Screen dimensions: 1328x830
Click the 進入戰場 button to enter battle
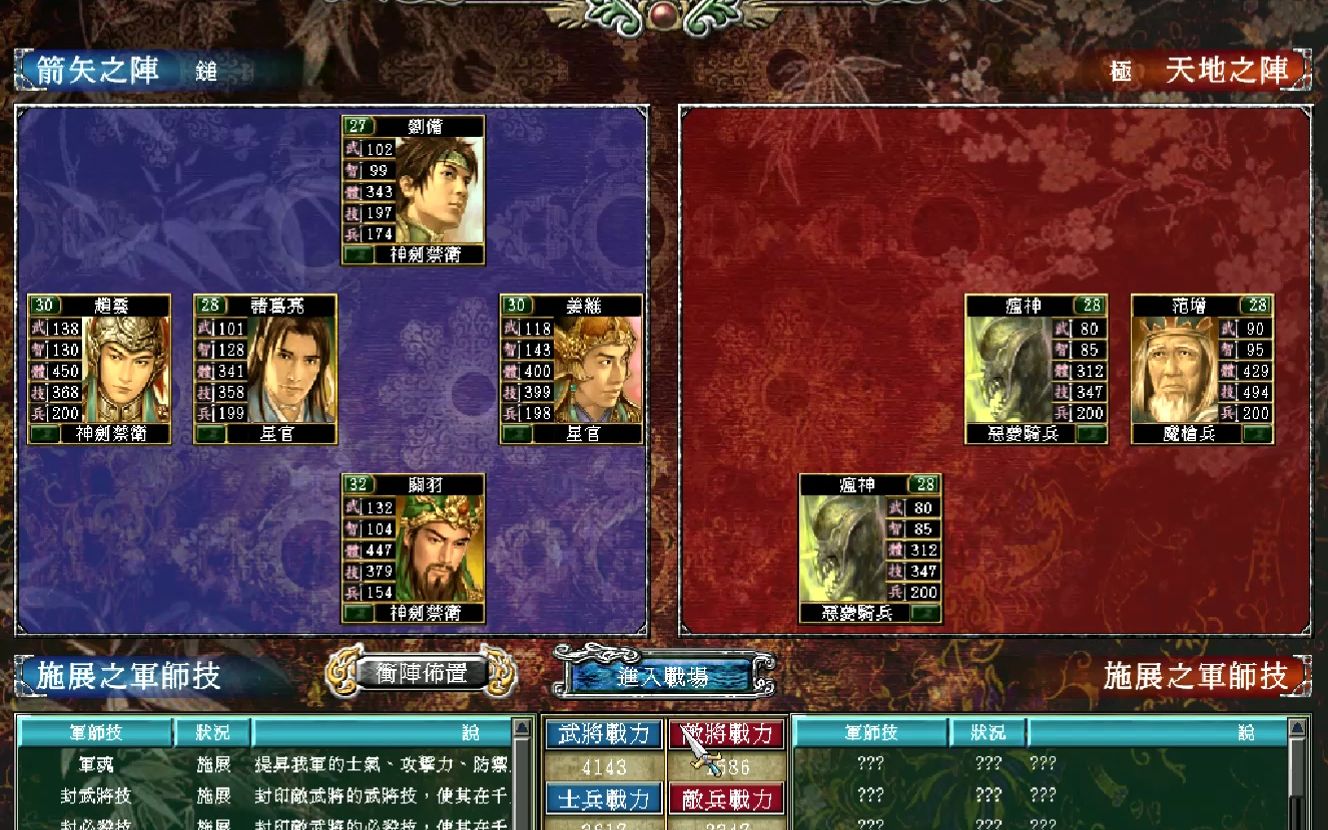click(x=662, y=676)
